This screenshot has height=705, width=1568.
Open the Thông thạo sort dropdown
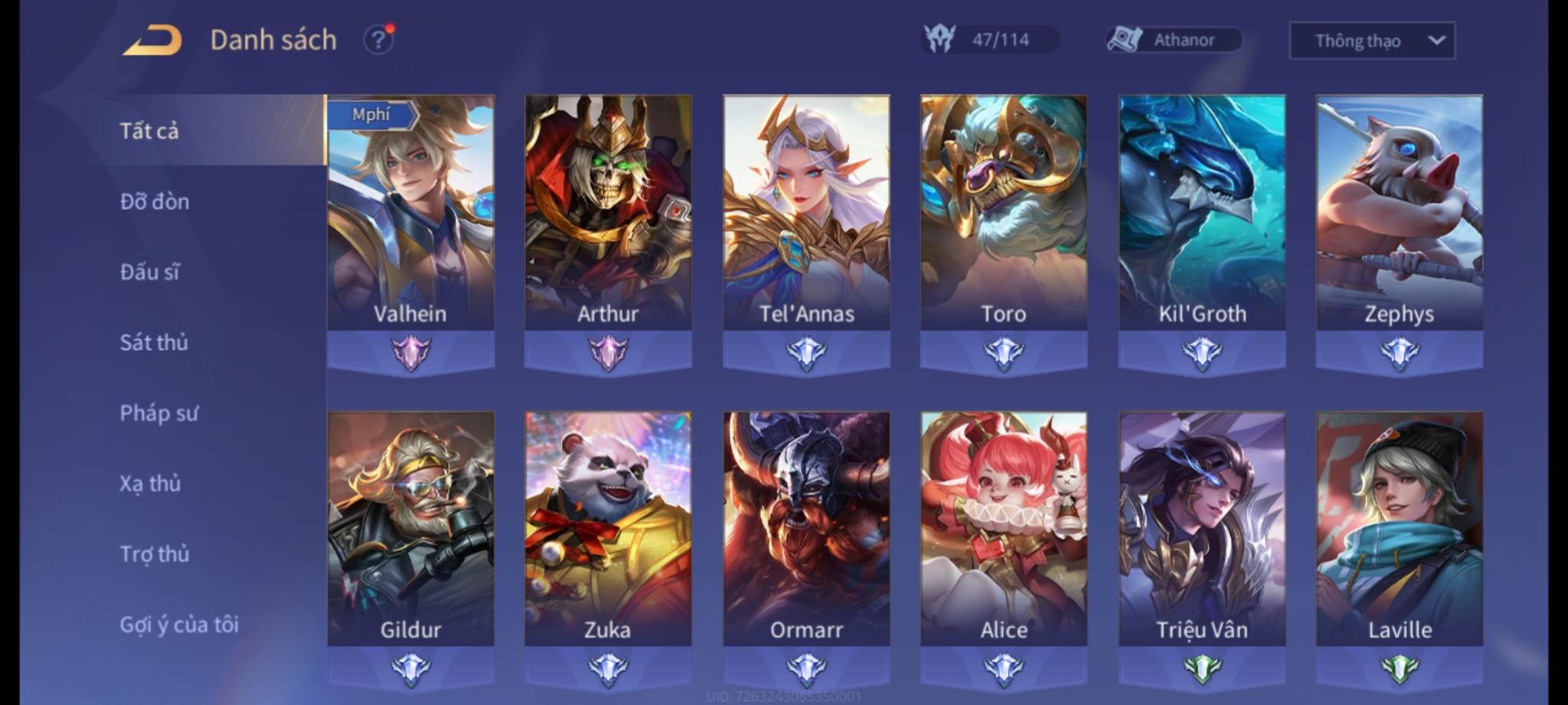click(1372, 41)
